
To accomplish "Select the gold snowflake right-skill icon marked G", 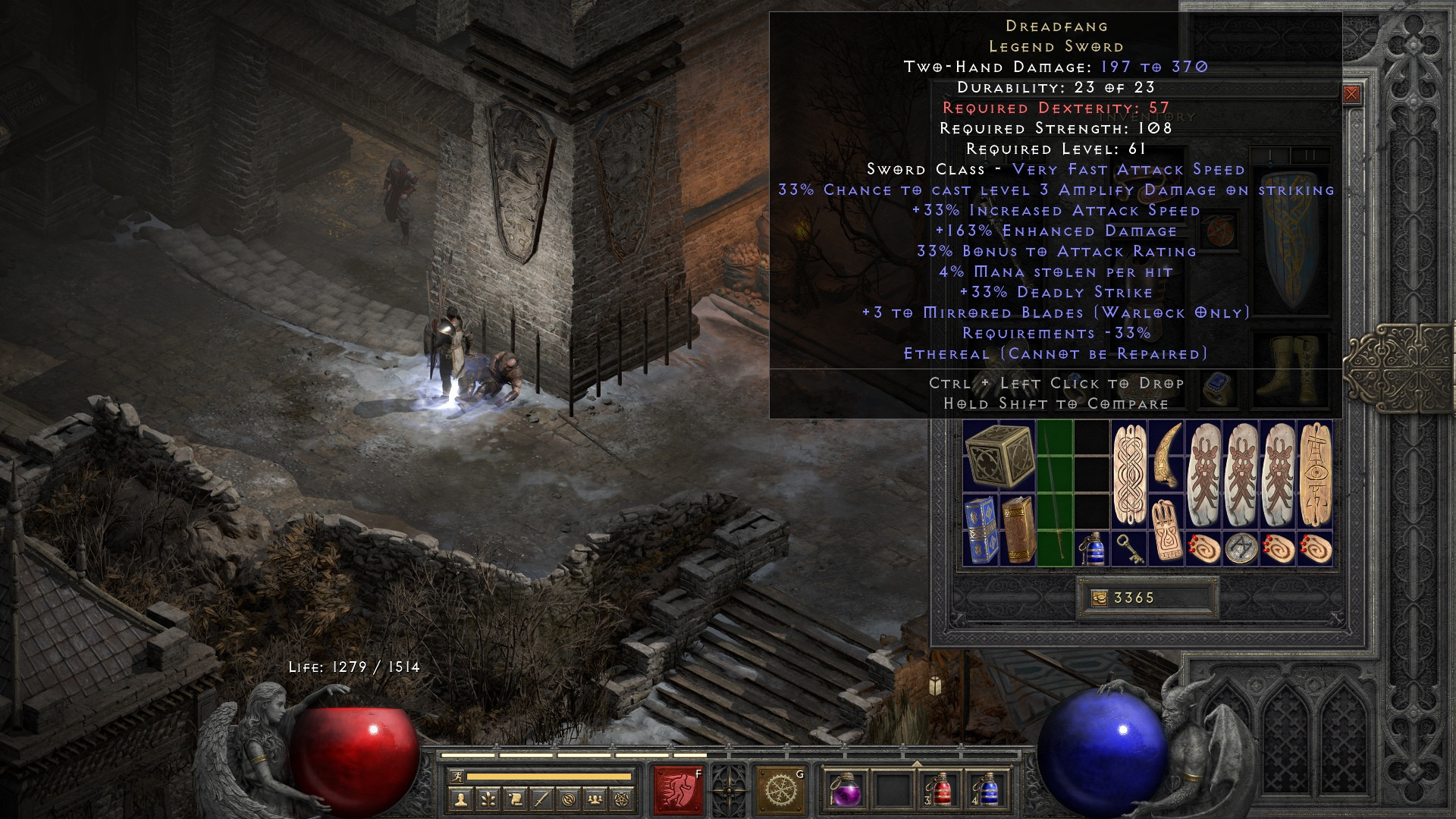I will tap(780, 790).
